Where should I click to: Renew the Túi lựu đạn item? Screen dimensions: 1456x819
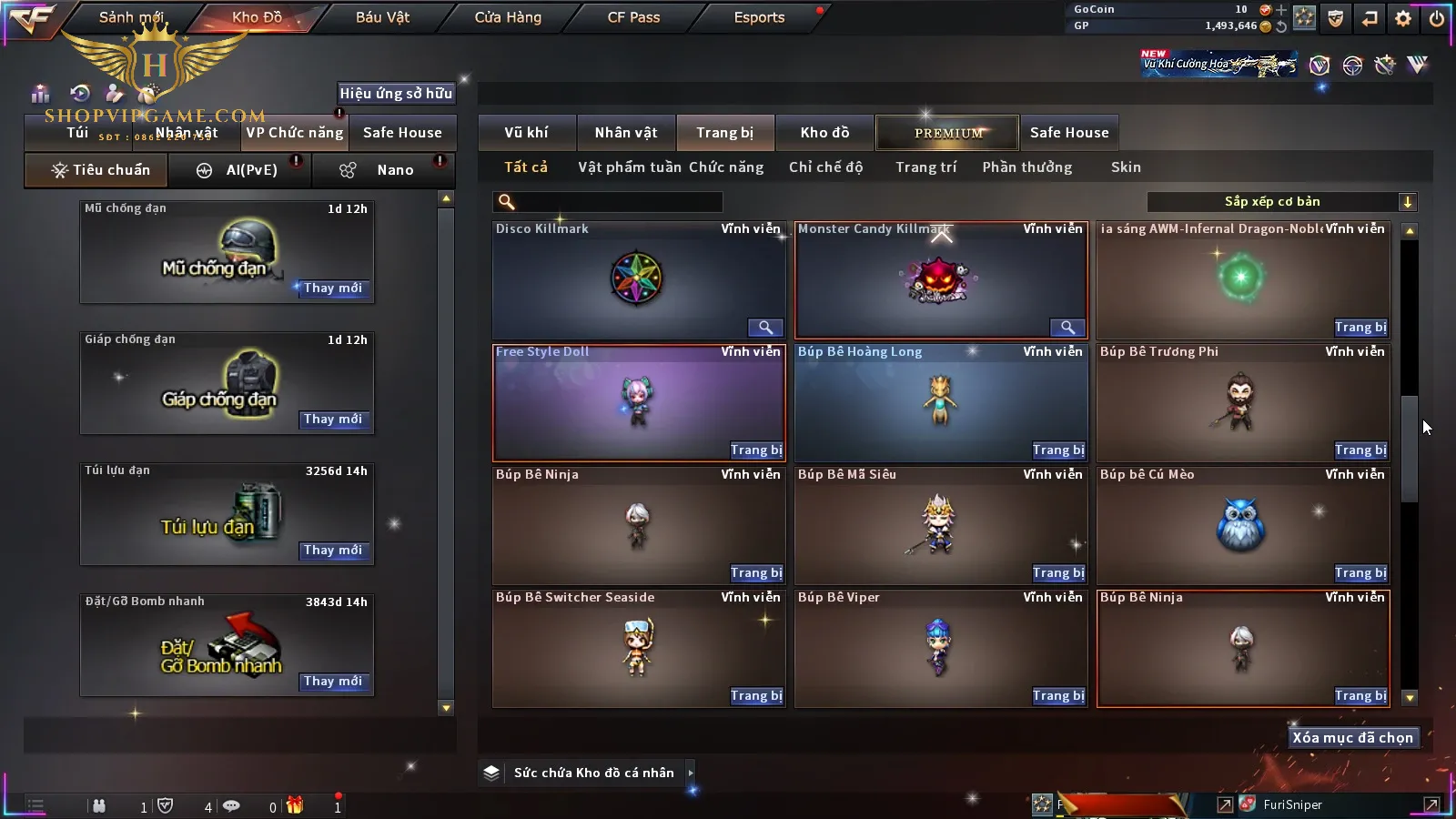pyautogui.click(x=333, y=551)
